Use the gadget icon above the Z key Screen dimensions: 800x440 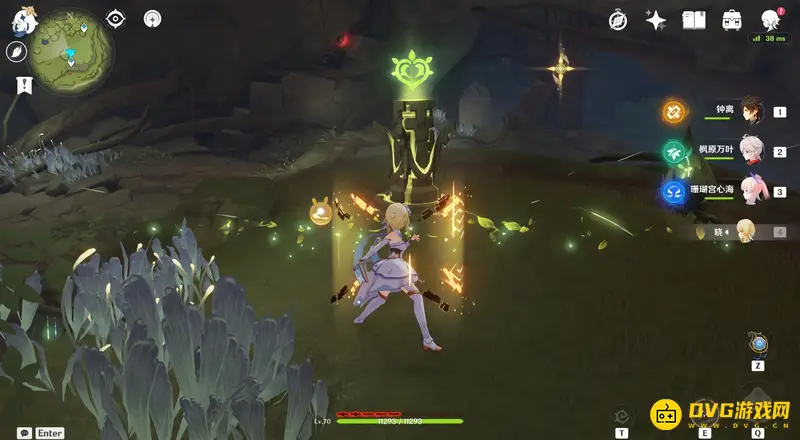pyautogui.click(x=759, y=344)
